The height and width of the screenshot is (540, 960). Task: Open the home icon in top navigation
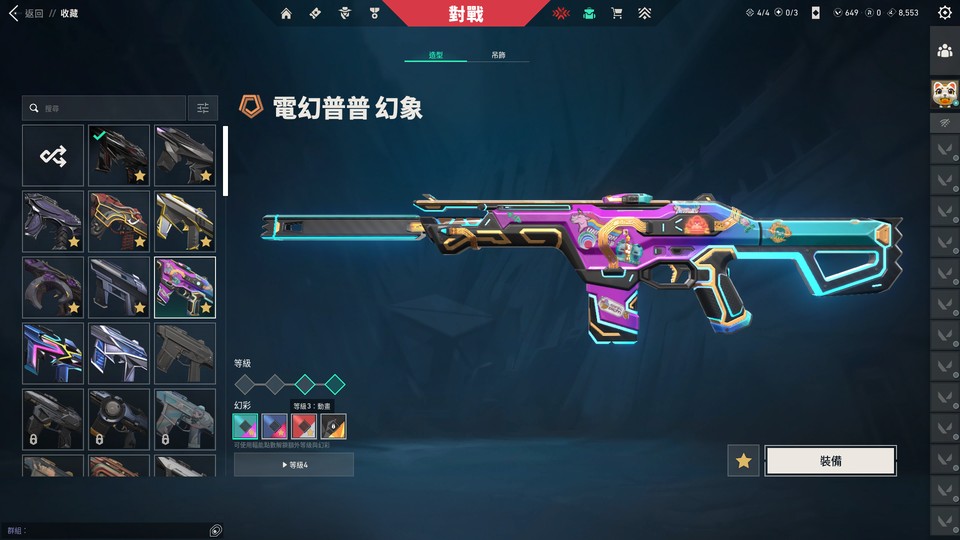[x=287, y=13]
